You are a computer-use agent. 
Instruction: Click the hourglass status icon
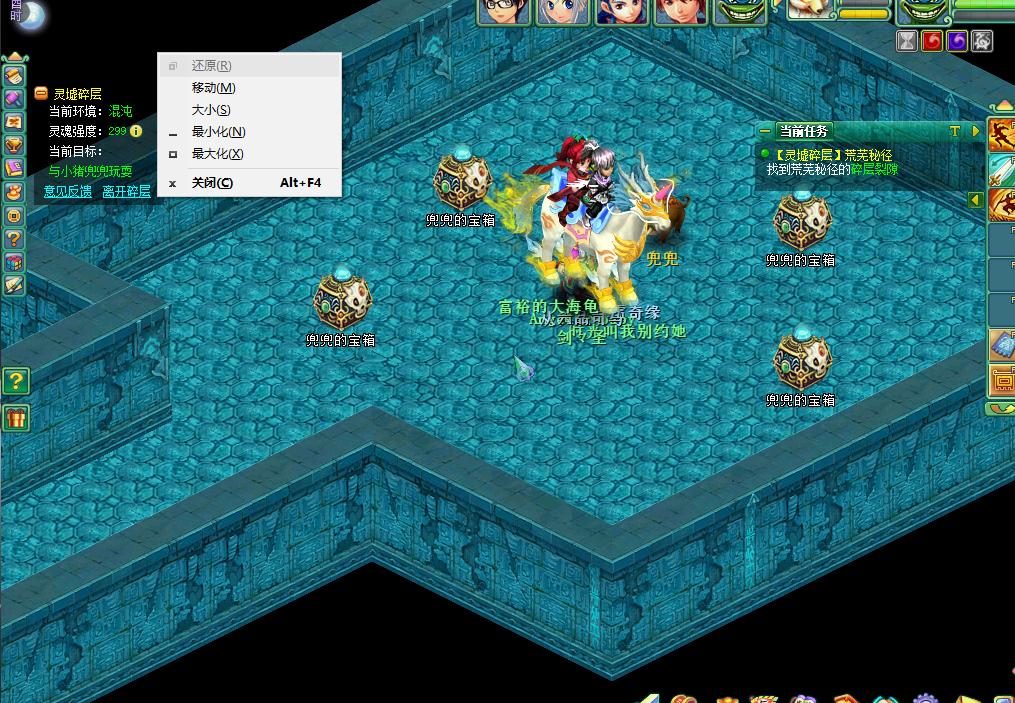[907, 41]
